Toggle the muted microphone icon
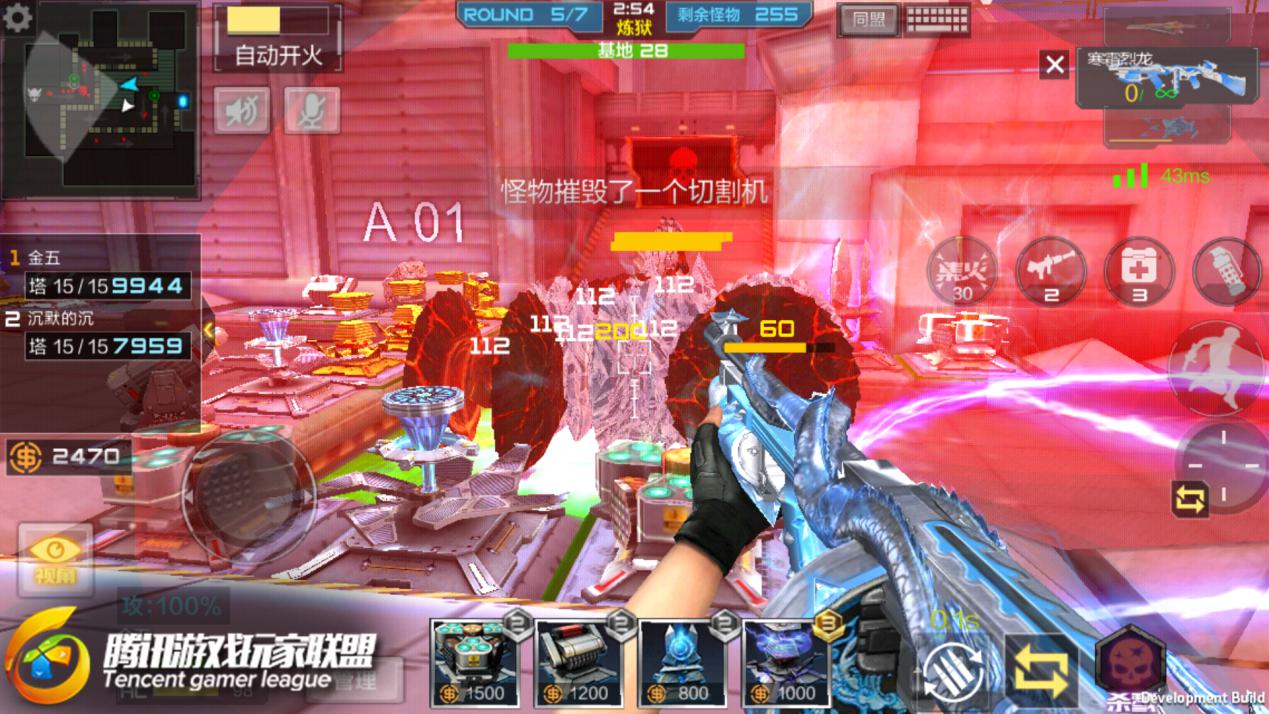This screenshot has height=714, width=1269. click(311, 110)
